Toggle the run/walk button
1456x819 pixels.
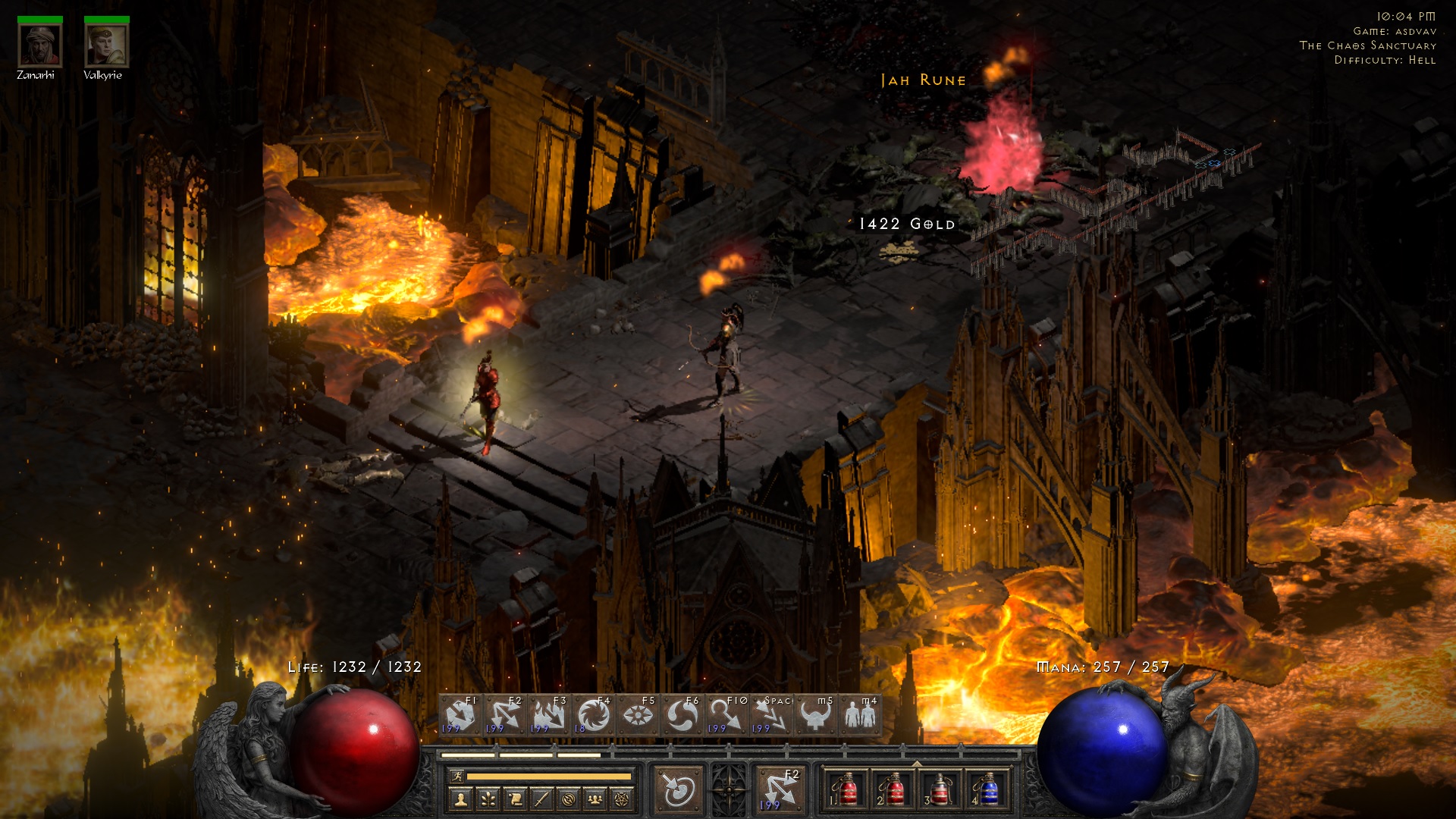point(457,776)
